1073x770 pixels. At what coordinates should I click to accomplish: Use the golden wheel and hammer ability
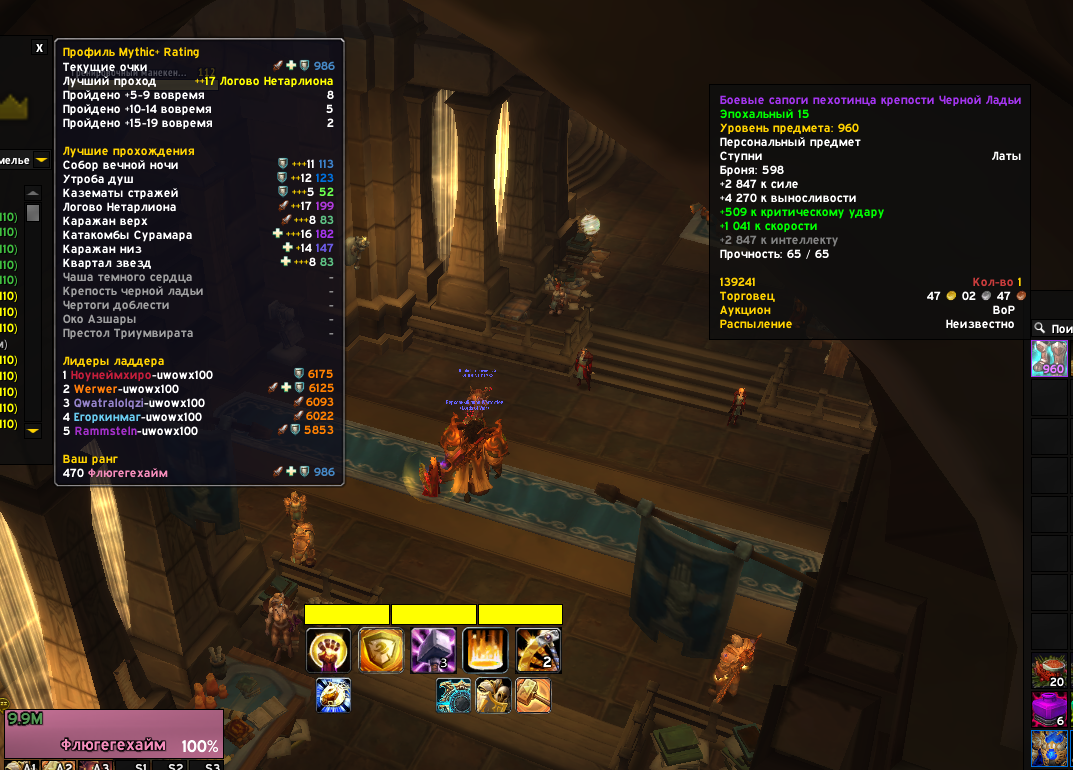(538, 650)
